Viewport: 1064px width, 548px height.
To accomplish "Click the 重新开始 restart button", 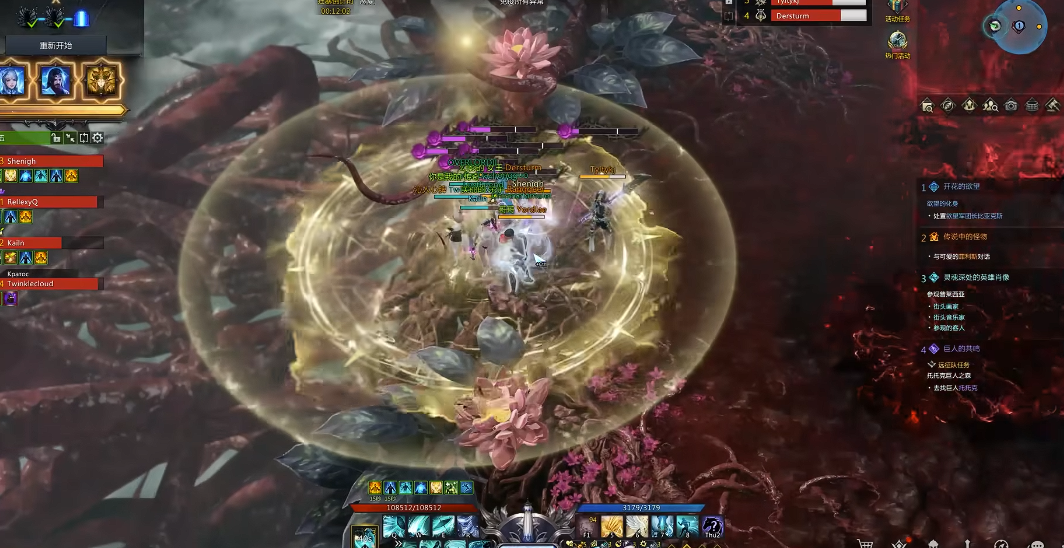I will (56, 45).
